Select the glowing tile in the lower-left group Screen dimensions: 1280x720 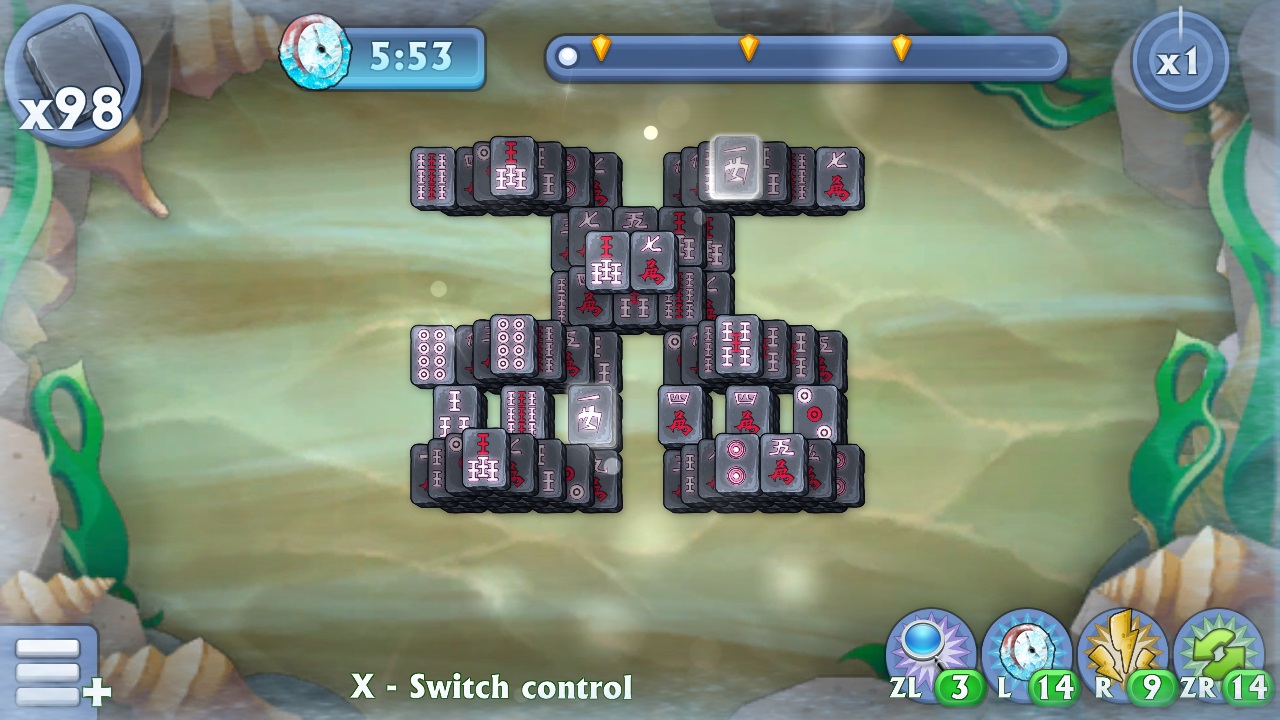[x=590, y=413]
